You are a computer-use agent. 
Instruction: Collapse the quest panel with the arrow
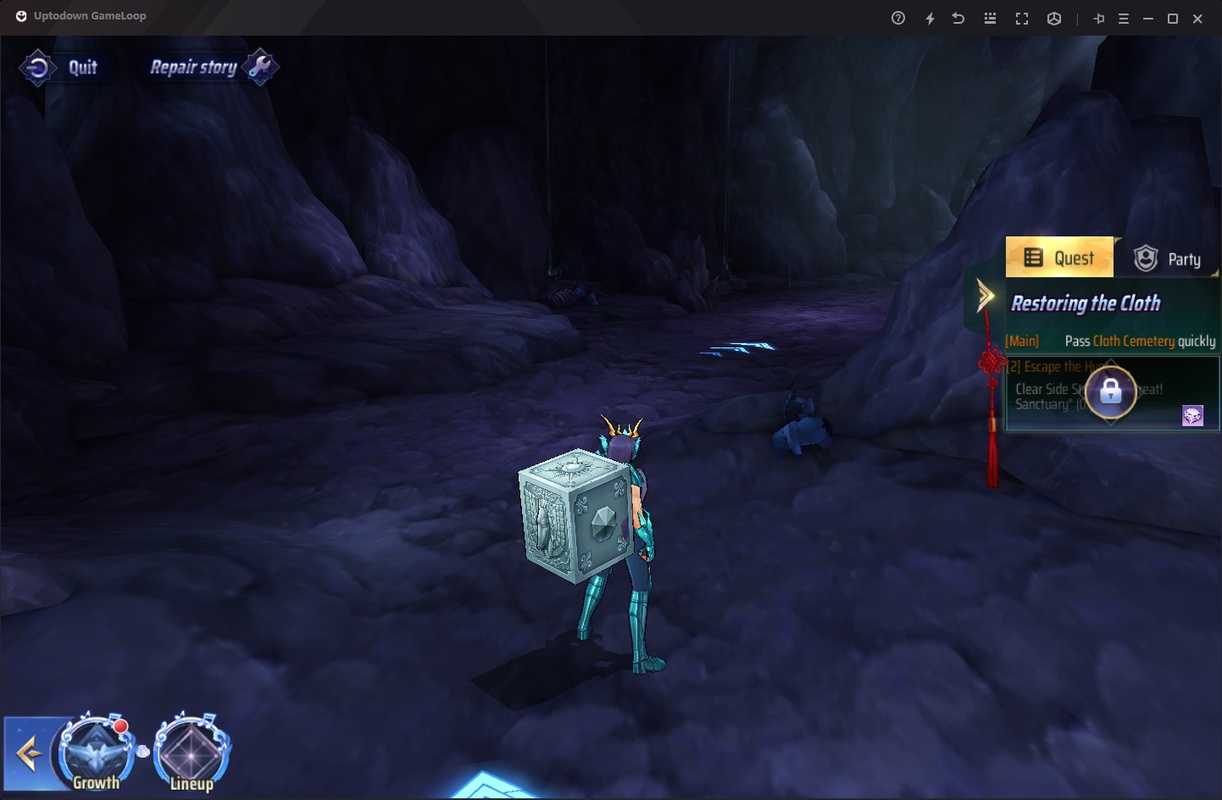coord(986,295)
